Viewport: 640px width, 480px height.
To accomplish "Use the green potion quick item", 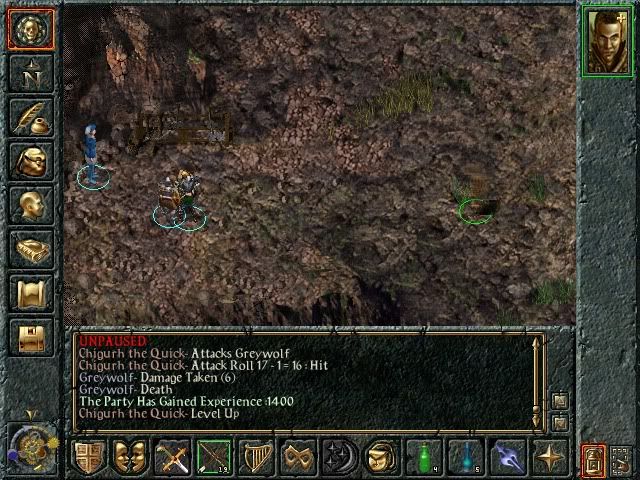I will click(x=424, y=457).
